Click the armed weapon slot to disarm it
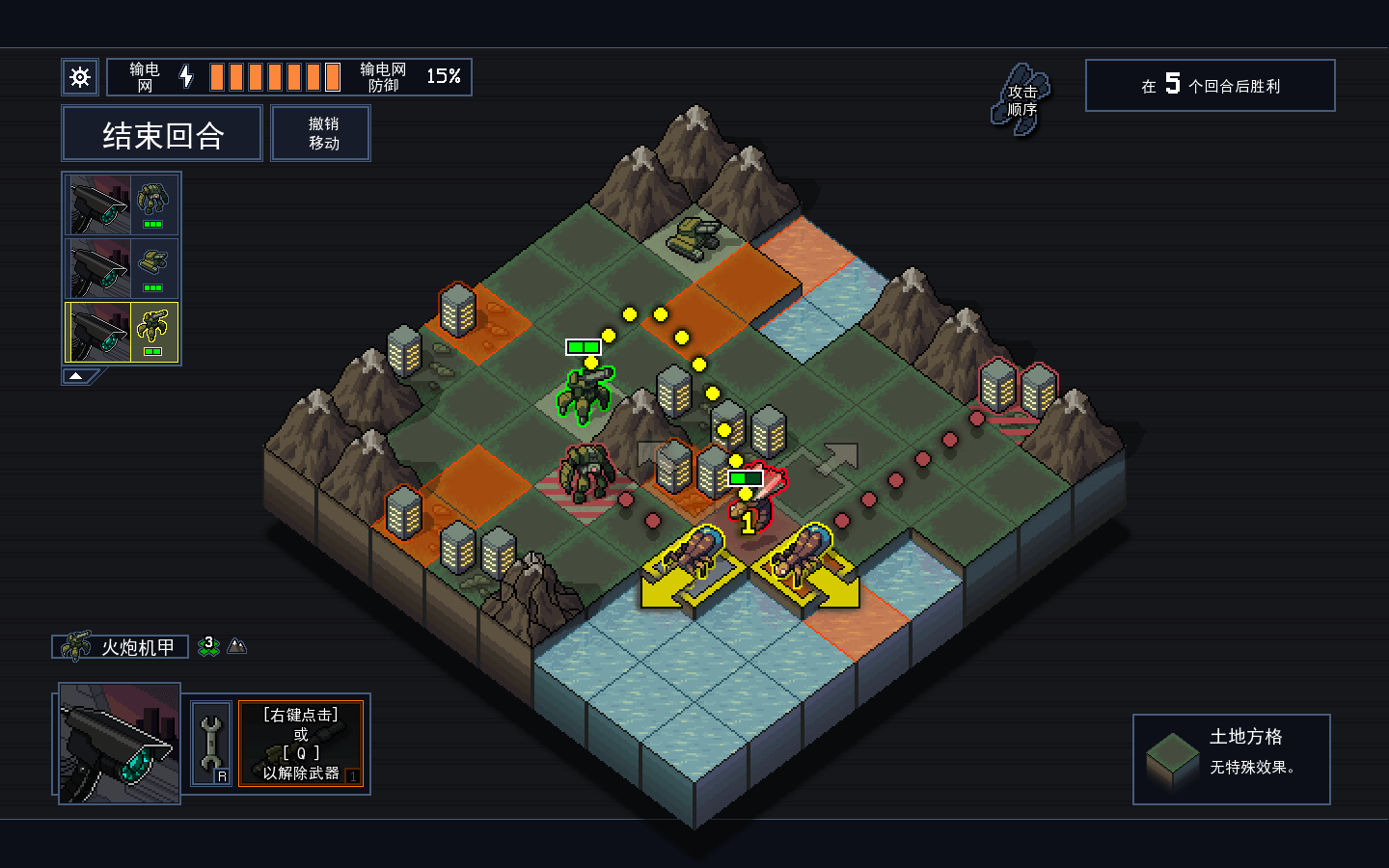 [x=301, y=744]
